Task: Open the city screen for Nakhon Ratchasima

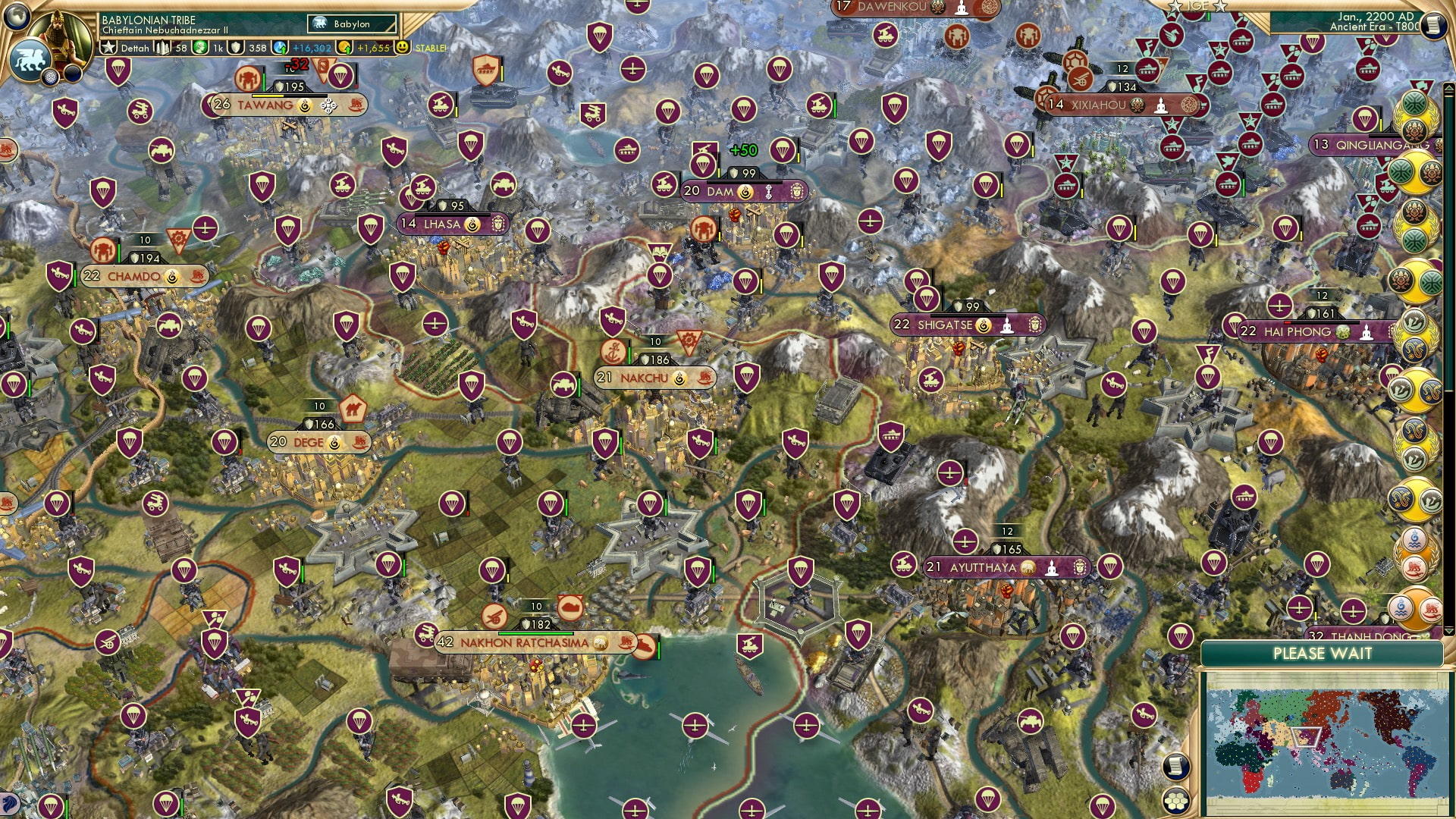Action: pos(523,641)
